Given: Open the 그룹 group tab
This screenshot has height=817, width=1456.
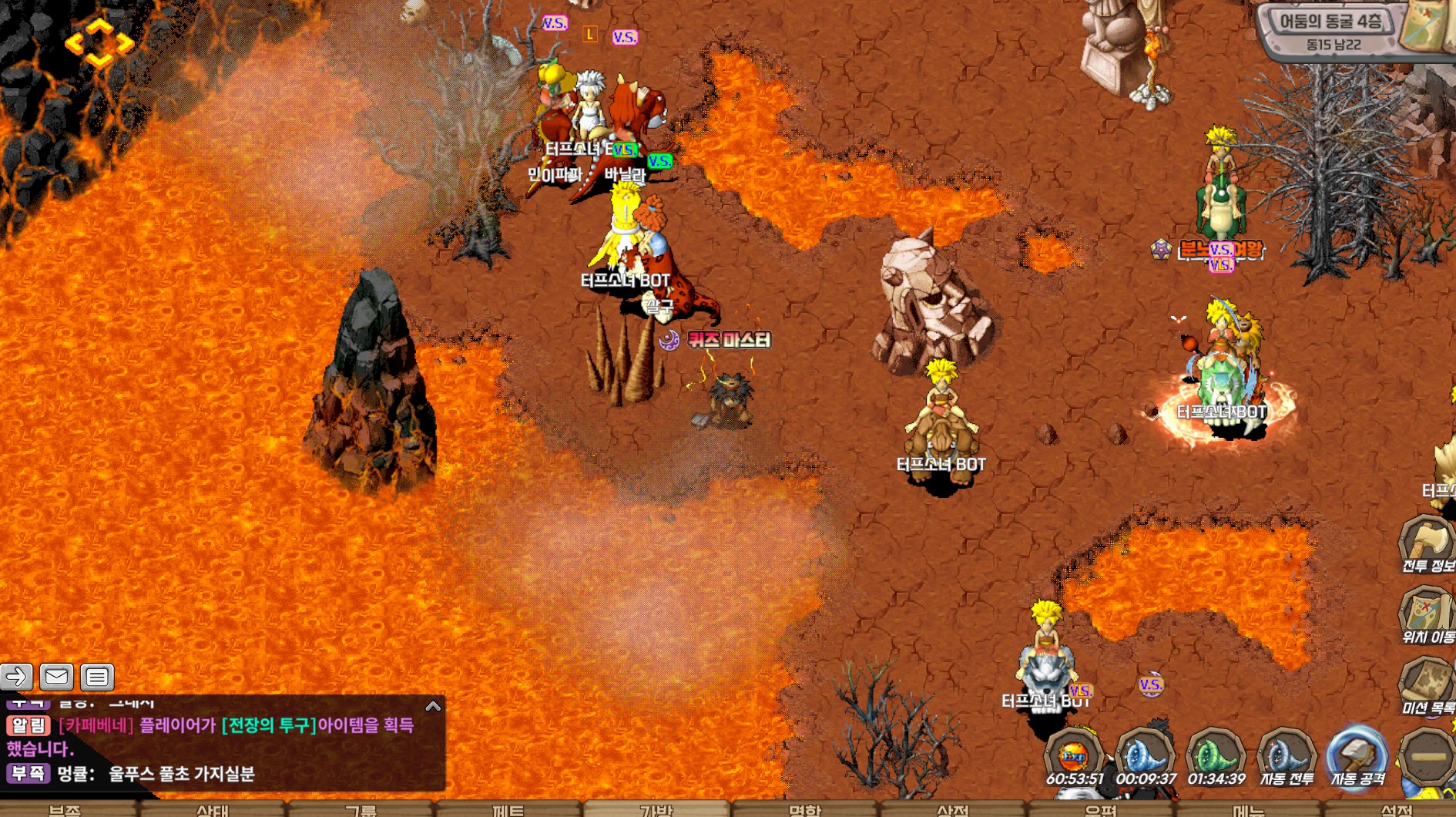Looking at the screenshot, I should click(x=361, y=810).
